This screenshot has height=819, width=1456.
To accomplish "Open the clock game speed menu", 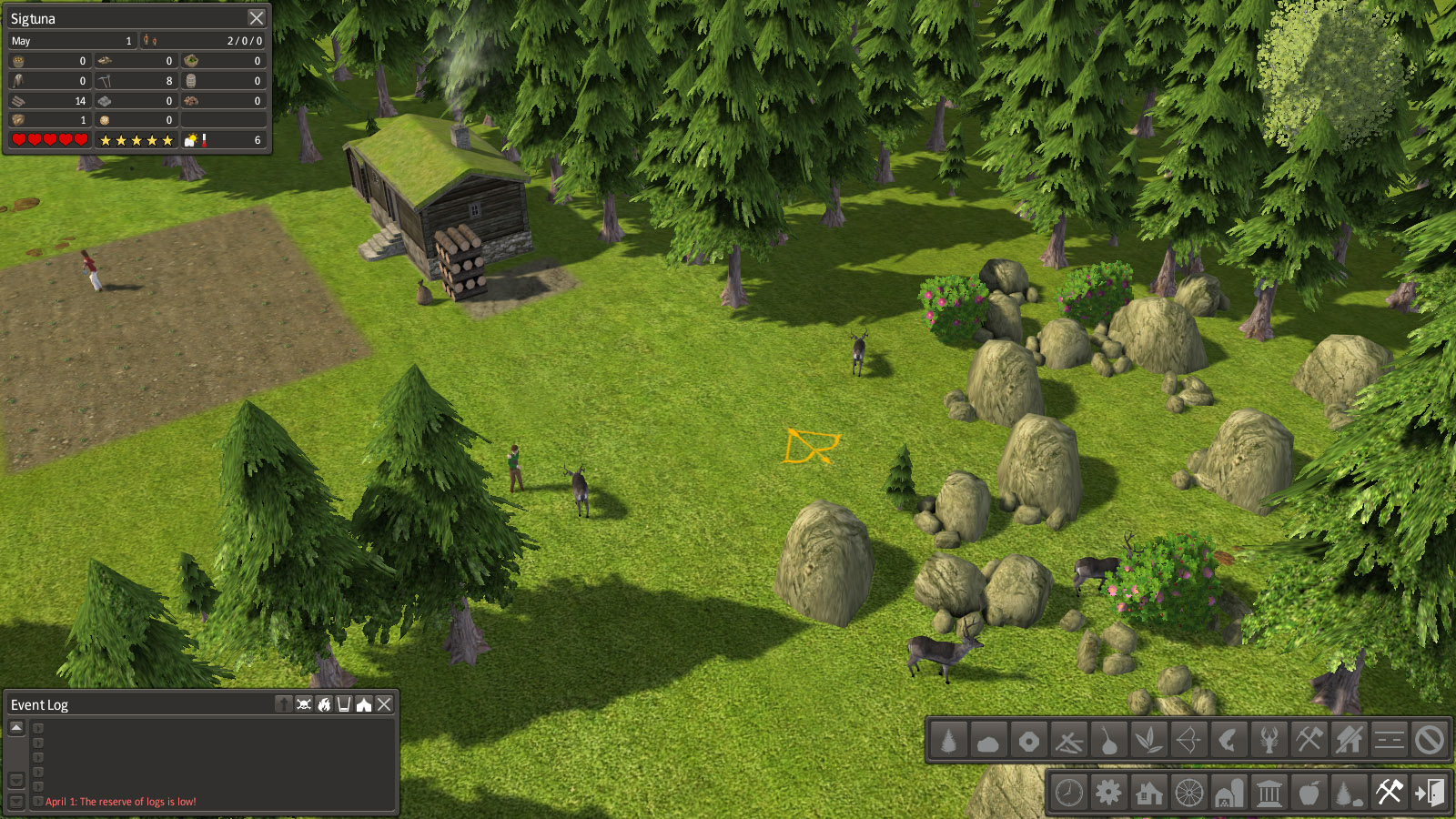I will (x=1068, y=793).
